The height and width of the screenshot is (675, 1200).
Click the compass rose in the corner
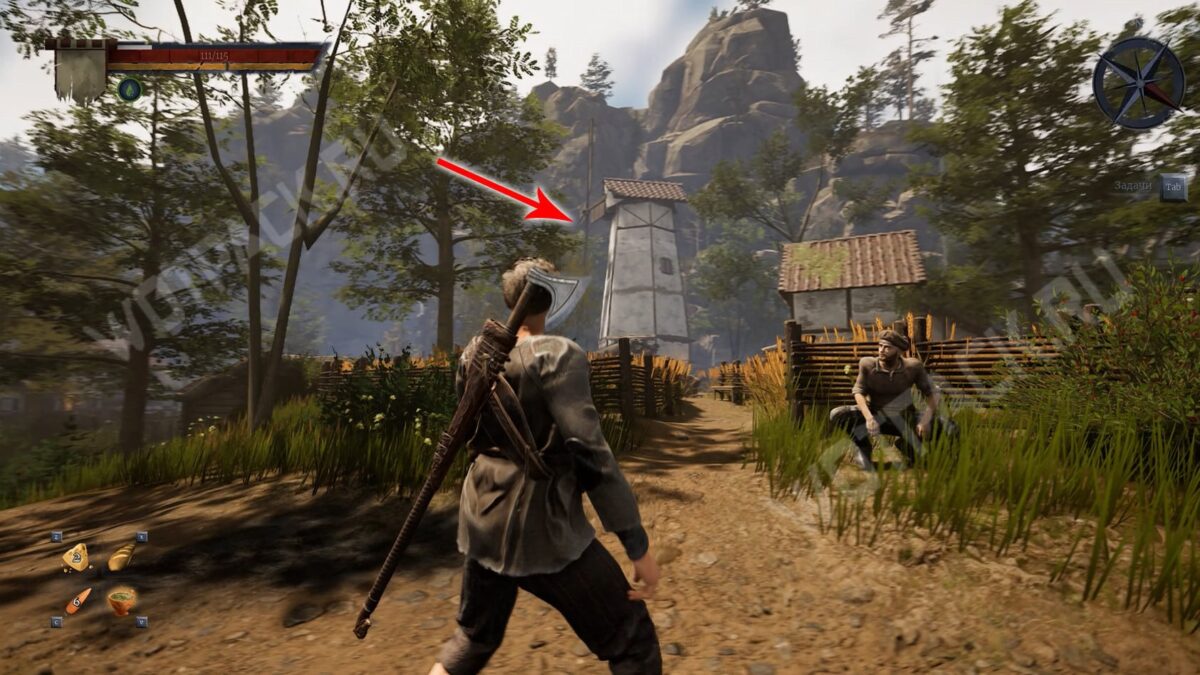coord(1138,83)
